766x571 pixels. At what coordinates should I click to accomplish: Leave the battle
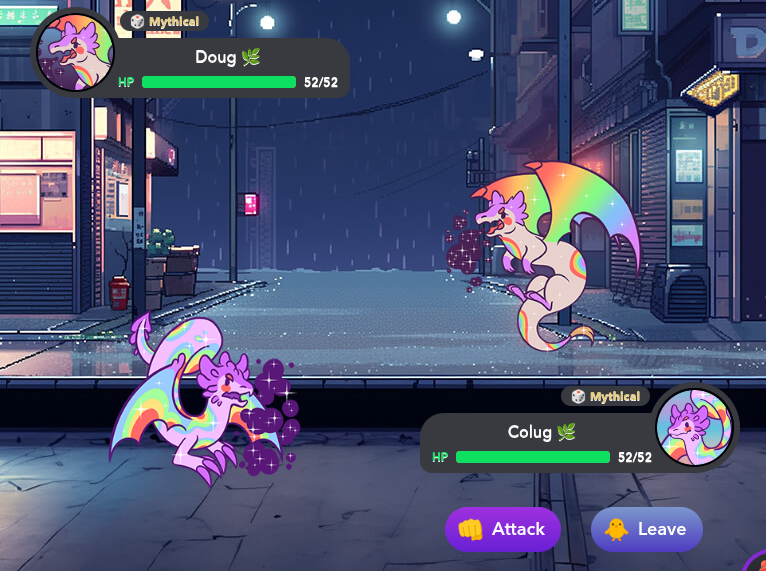[x=646, y=529]
